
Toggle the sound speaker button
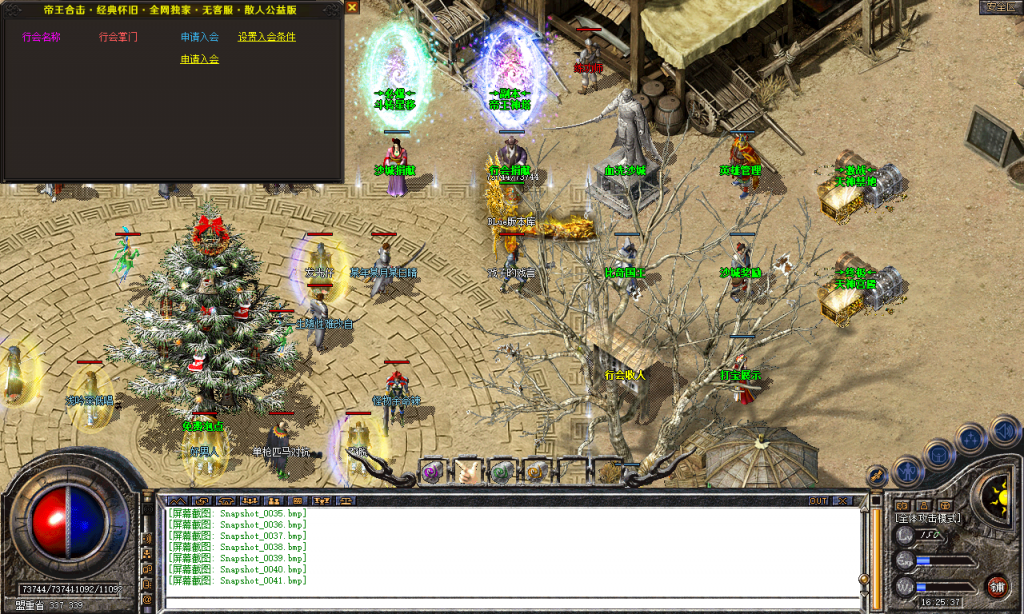[x=1004, y=431]
